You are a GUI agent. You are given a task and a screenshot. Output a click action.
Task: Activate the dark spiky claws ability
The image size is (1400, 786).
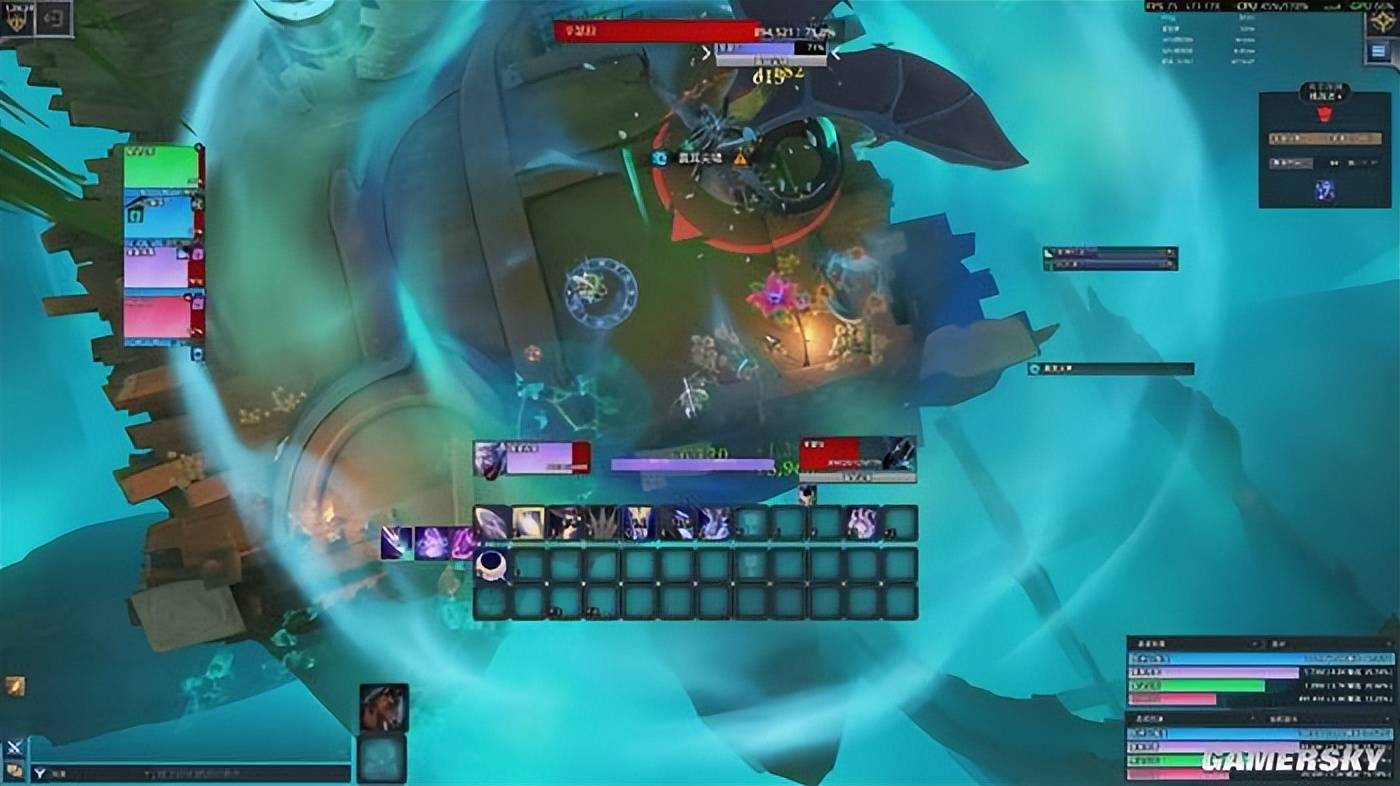pyautogui.click(x=603, y=523)
